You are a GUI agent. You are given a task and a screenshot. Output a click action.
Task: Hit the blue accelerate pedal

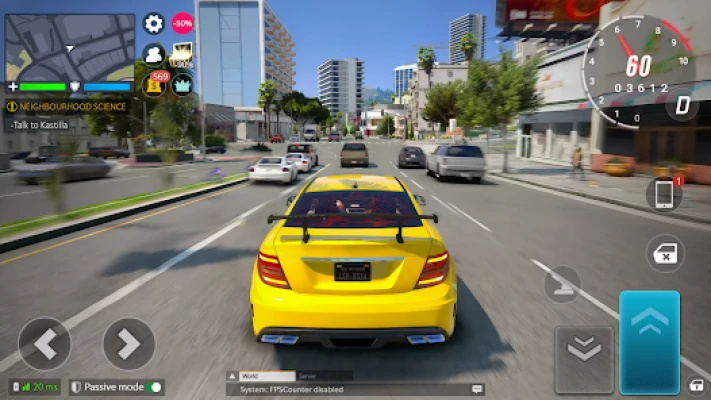(x=650, y=342)
